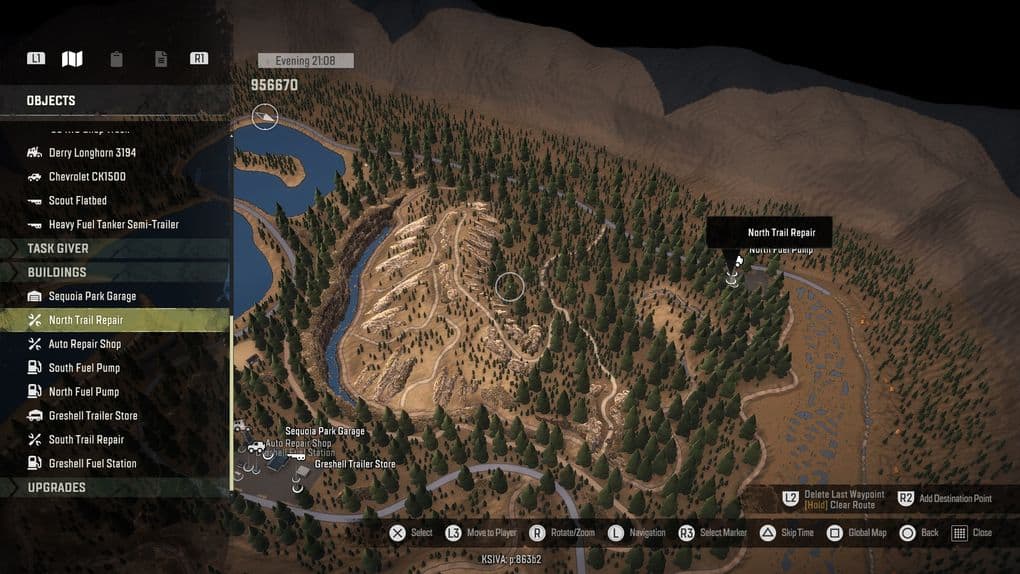Choose Scout Flatbed from the objects list
Image resolution: width=1020 pixels, height=574 pixels.
click(x=77, y=201)
